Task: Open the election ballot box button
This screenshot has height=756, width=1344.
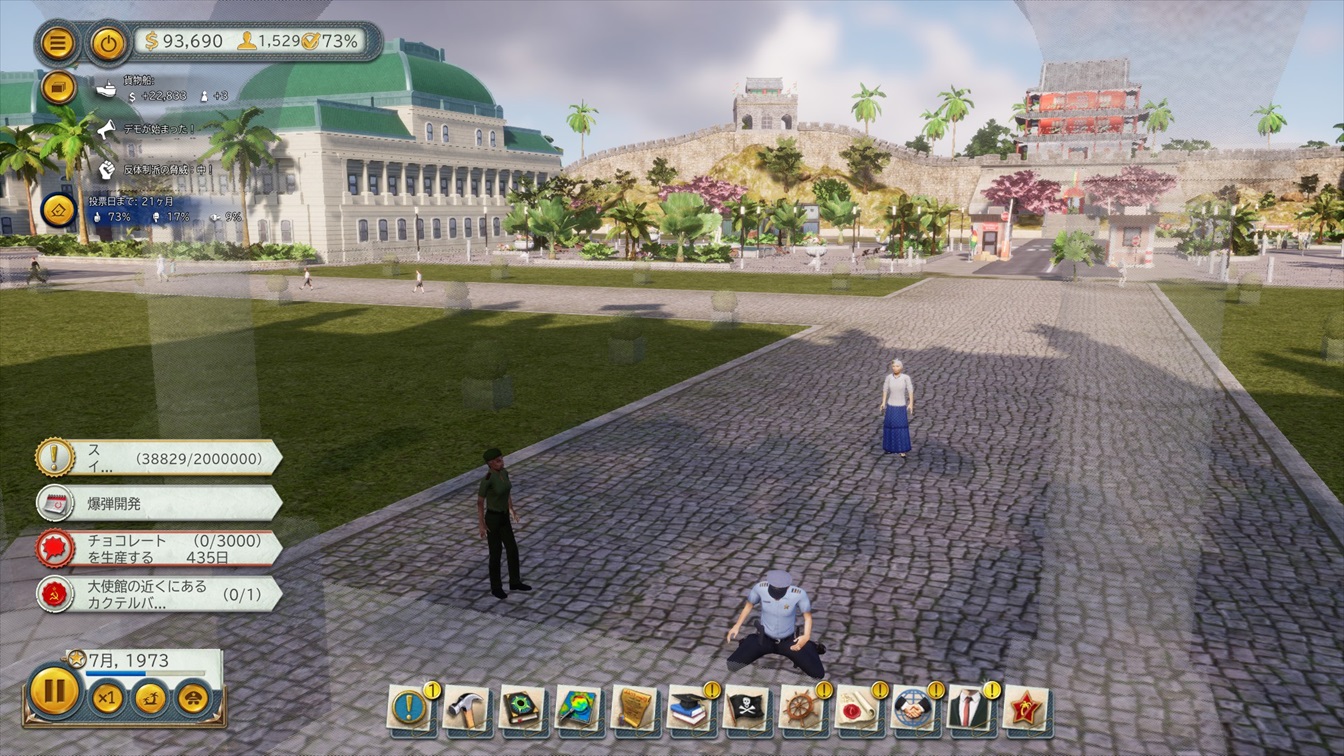Action: [x=58, y=209]
